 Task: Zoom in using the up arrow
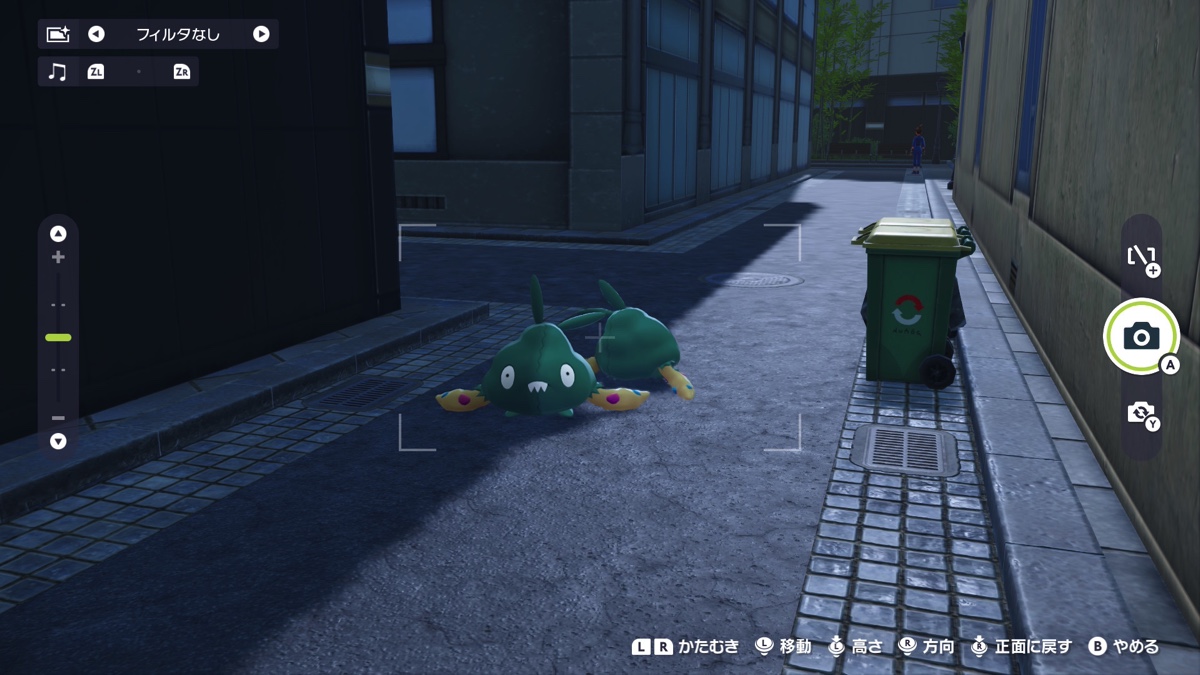point(58,234)
